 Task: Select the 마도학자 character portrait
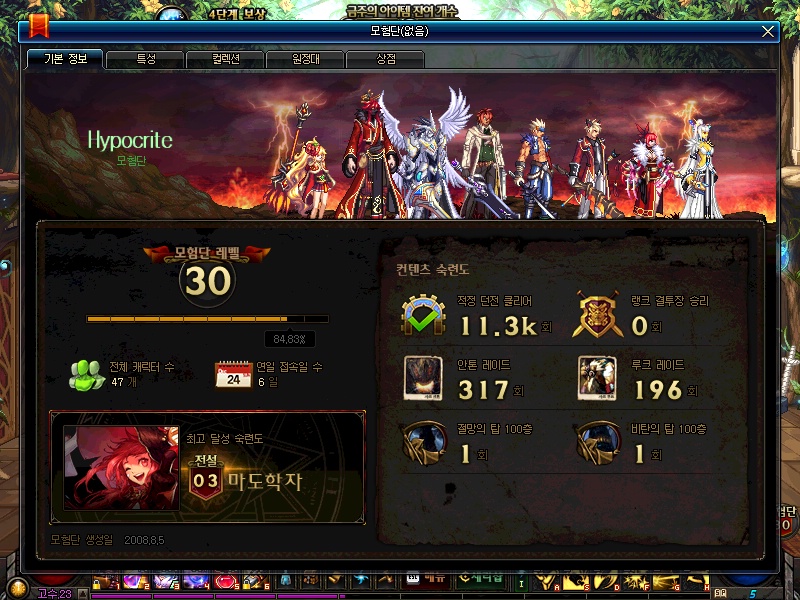121,468
